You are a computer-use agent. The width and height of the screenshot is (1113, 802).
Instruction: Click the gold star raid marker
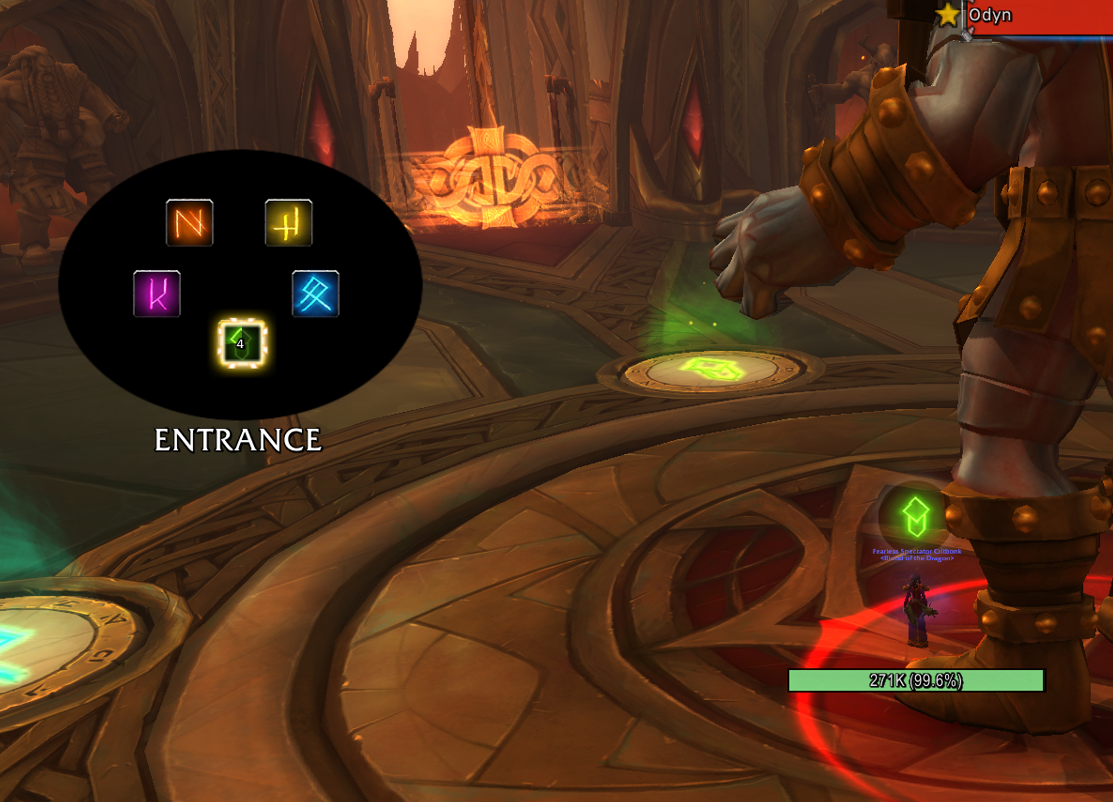tap(948, 14)
